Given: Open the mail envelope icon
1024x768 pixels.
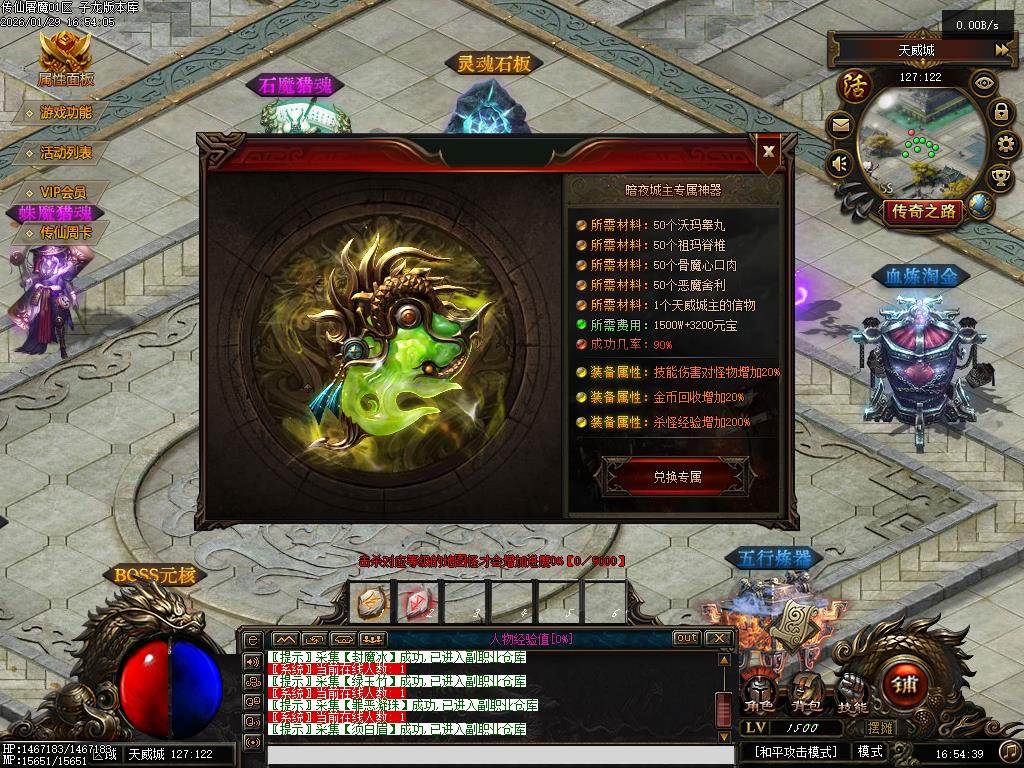Looking at the screenshot, I should tap(840, 125).
